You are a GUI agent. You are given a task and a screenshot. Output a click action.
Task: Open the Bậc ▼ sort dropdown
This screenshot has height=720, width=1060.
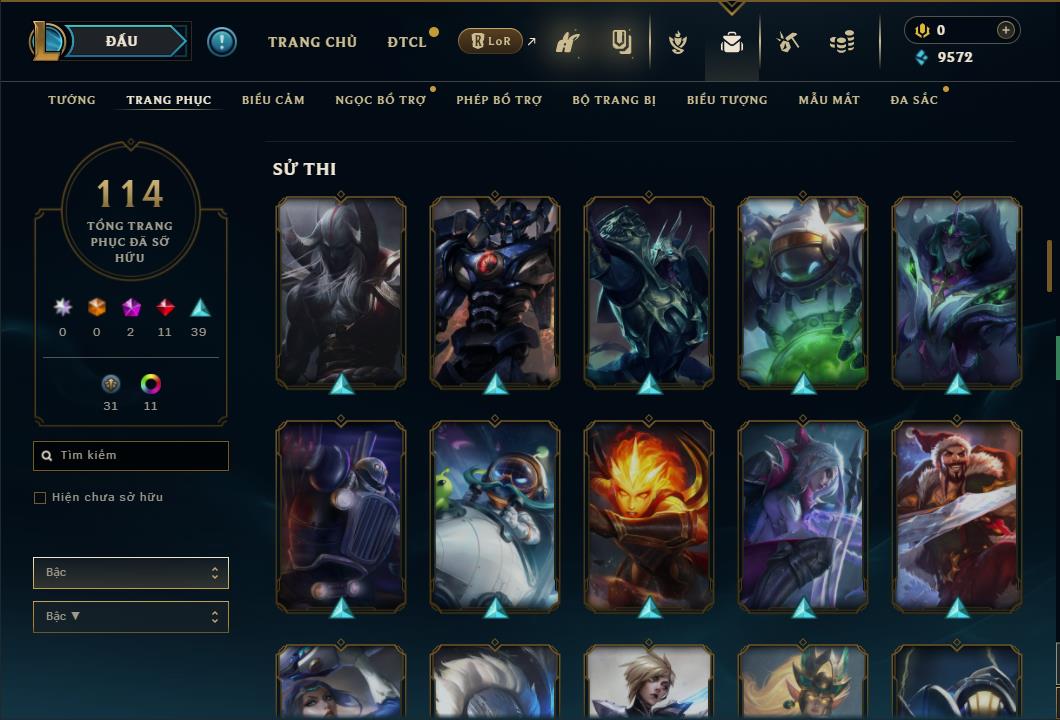131,617
